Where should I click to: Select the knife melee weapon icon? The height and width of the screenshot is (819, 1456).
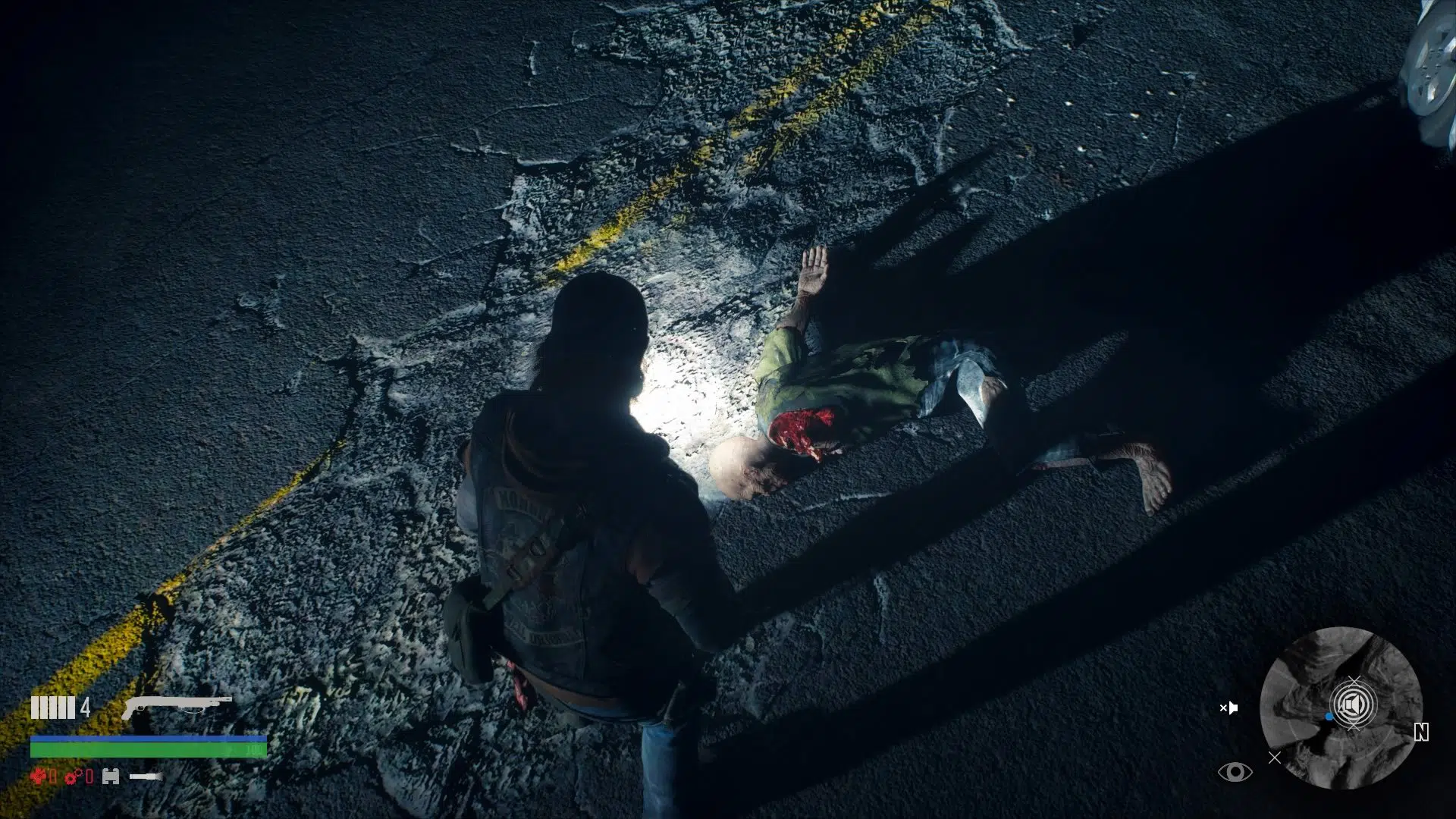tap(146, 776)
